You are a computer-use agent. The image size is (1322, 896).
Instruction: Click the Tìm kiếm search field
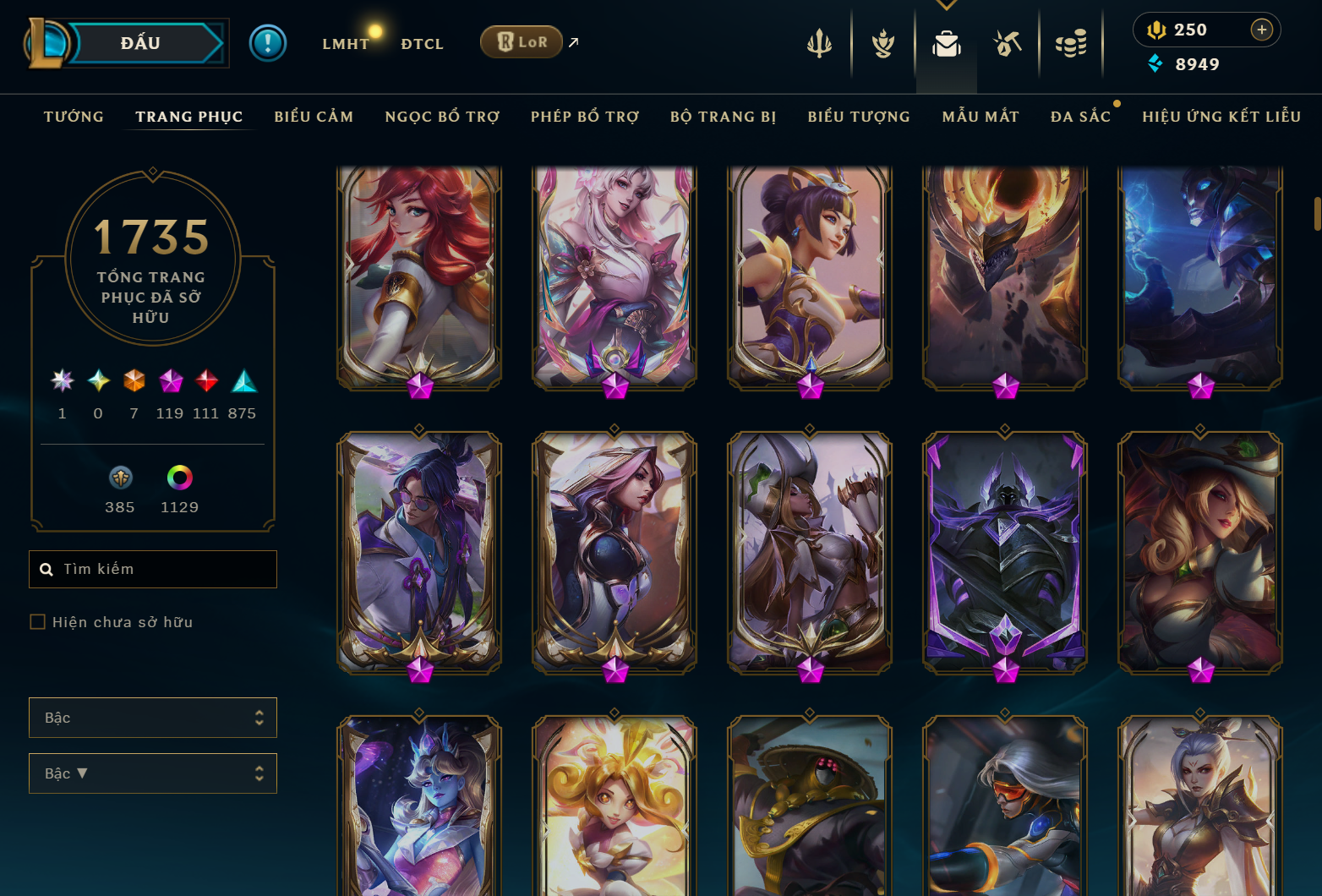tap(153, 569)
